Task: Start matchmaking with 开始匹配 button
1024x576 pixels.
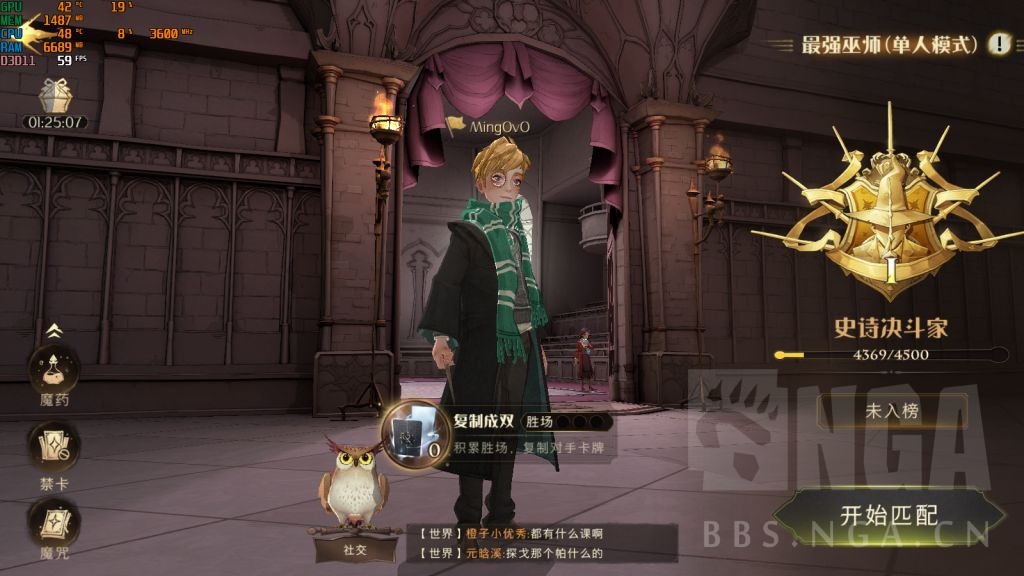Action: pyautogui.click(x=888, y=516)
